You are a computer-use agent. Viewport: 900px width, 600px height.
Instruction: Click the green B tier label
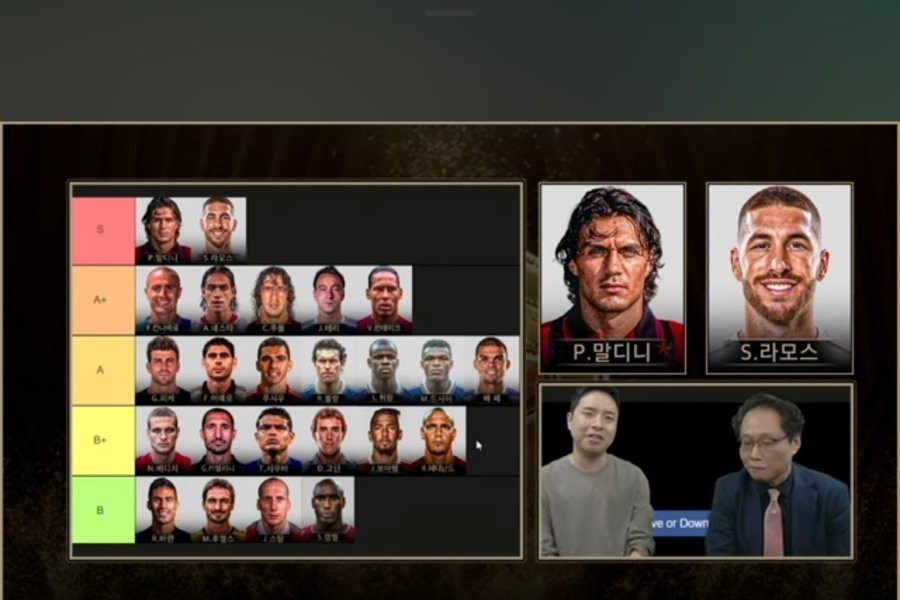pos(103,509)
